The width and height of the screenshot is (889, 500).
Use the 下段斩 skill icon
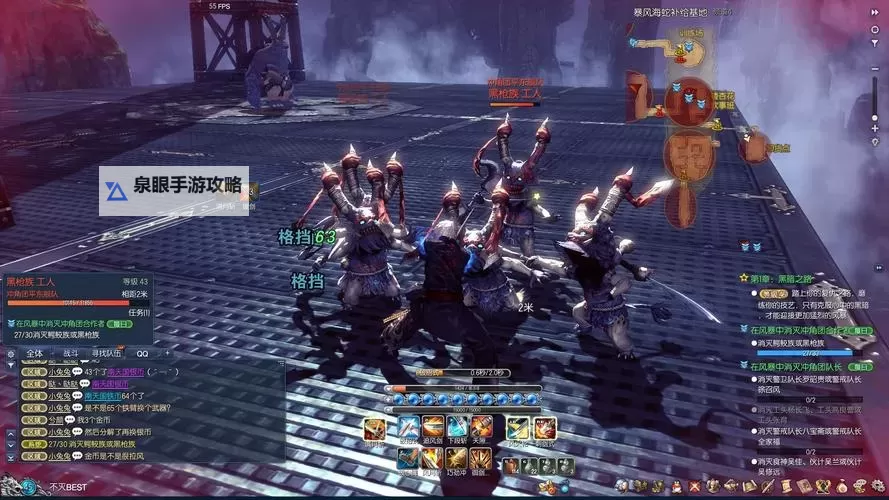coord(457,428)
